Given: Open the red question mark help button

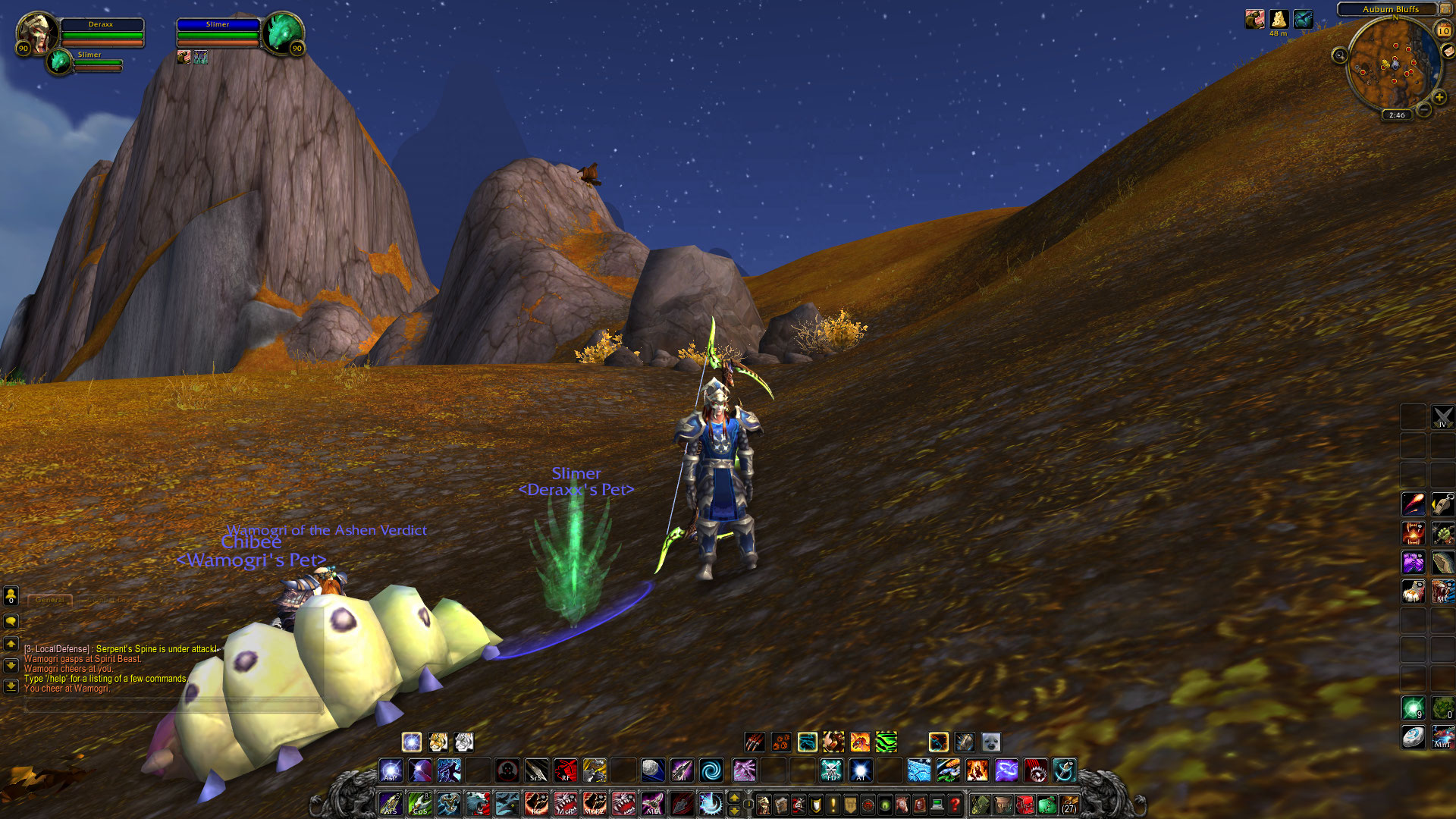Looking at the screenshot, I should pos(955,804).
